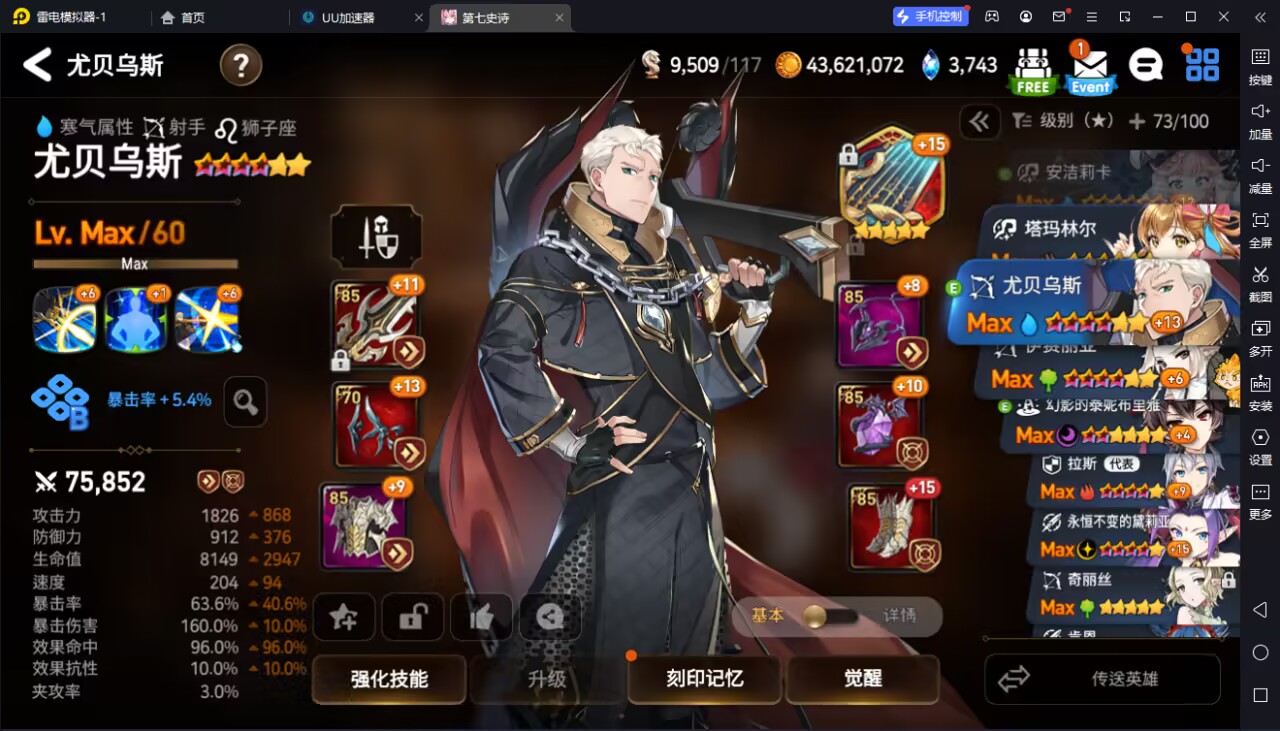
Task: Open the 强化技能 skill enhancement menu
Action: (x=389, y=679)
